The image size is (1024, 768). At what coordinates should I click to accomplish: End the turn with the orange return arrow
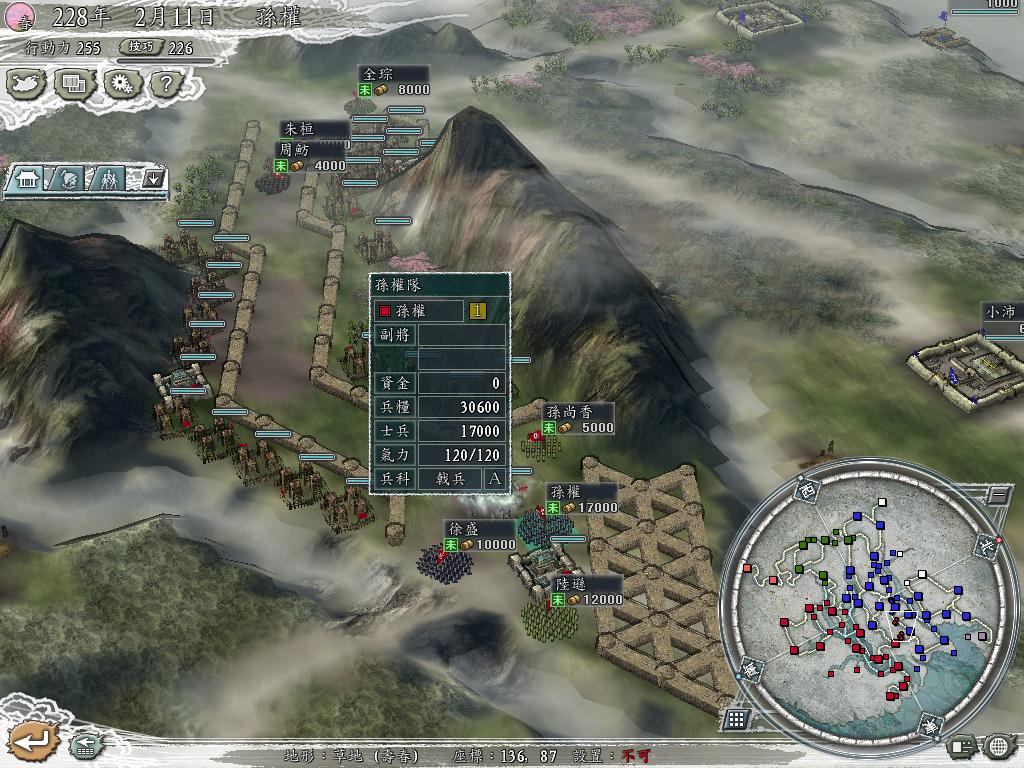[32, 741]
